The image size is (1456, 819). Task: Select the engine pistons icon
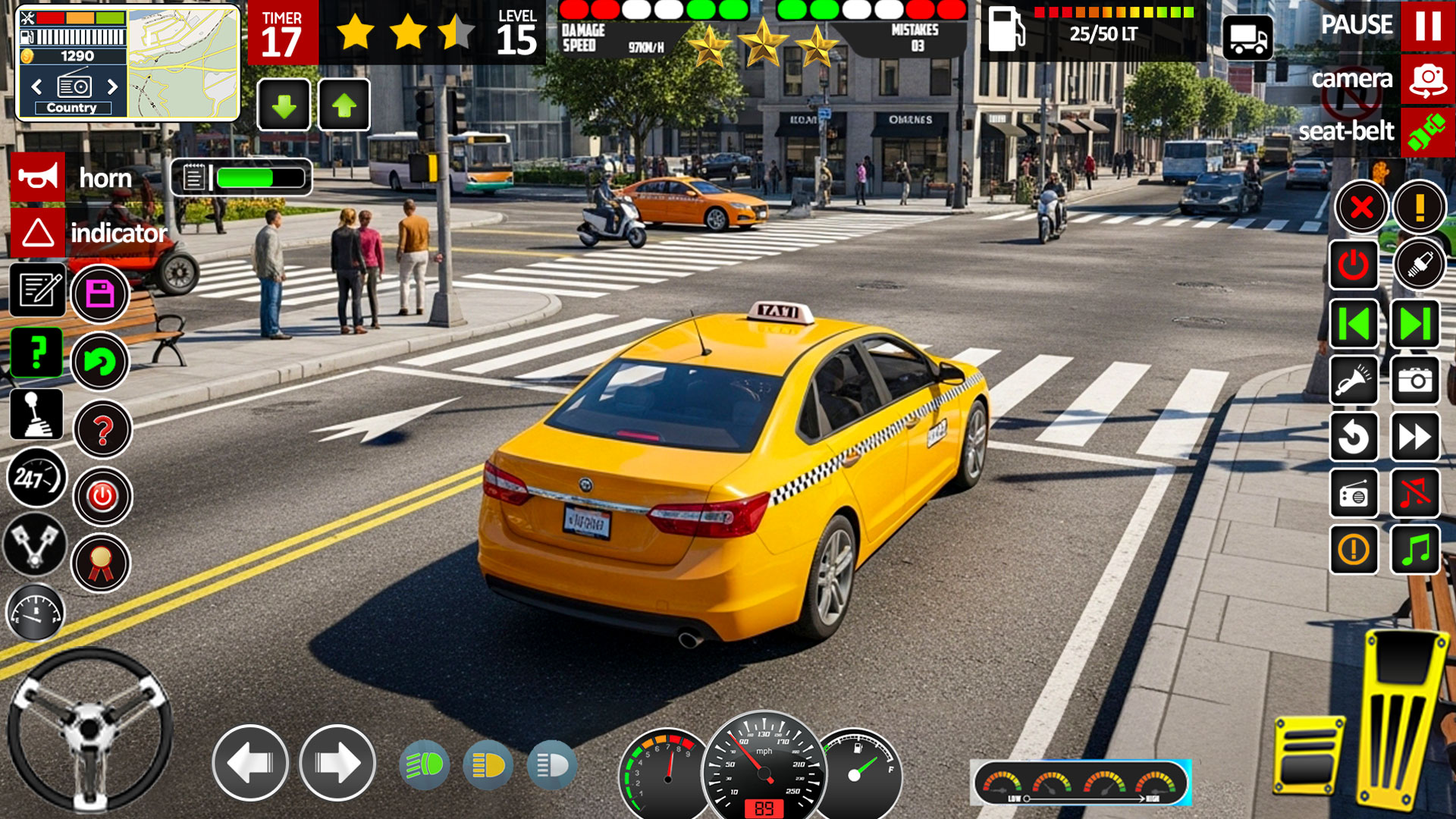36,542
